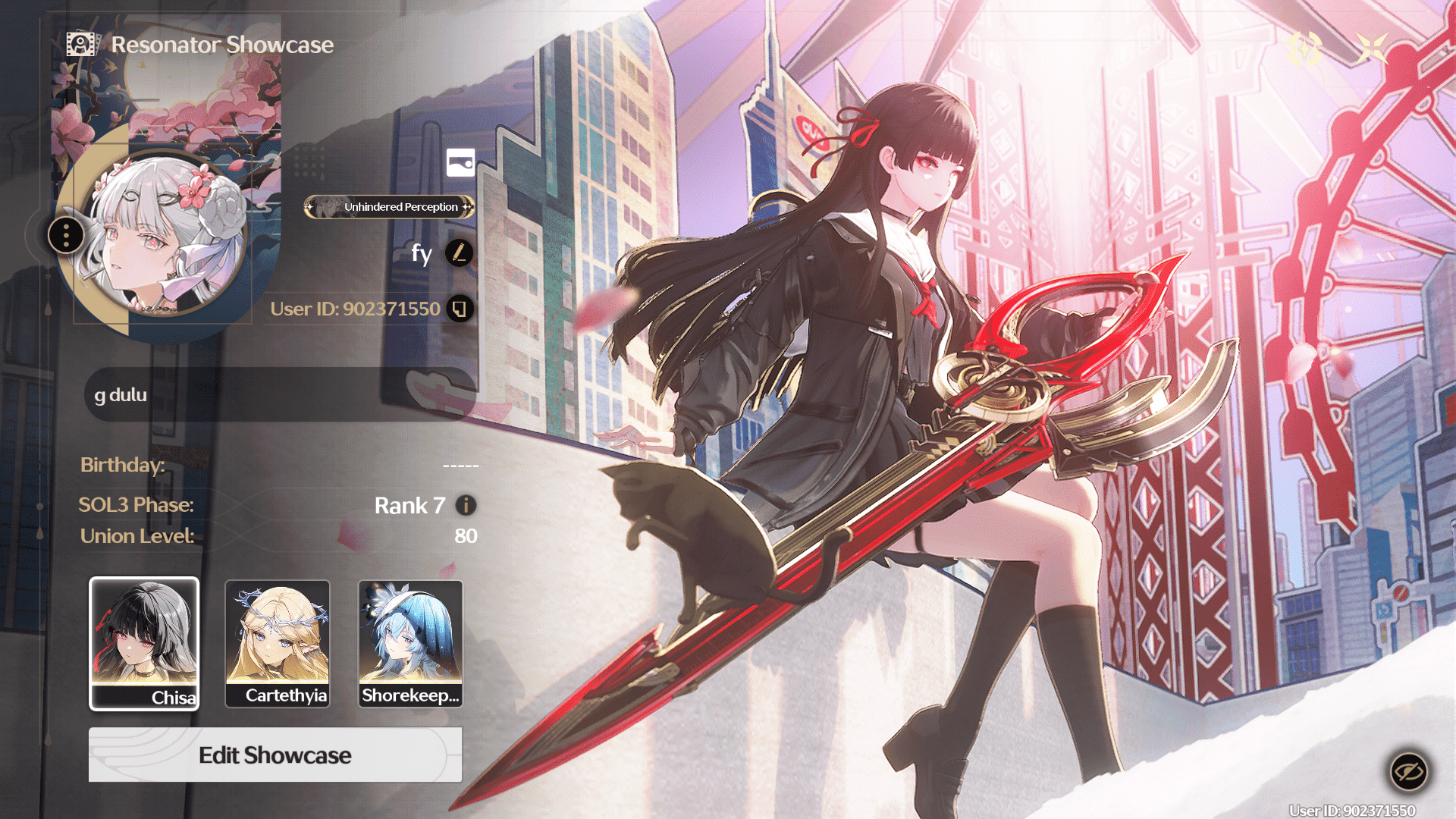This screenshot has width=1456, height=819.
Task: Edit the player name fy
Action: [x=459, y=253]
